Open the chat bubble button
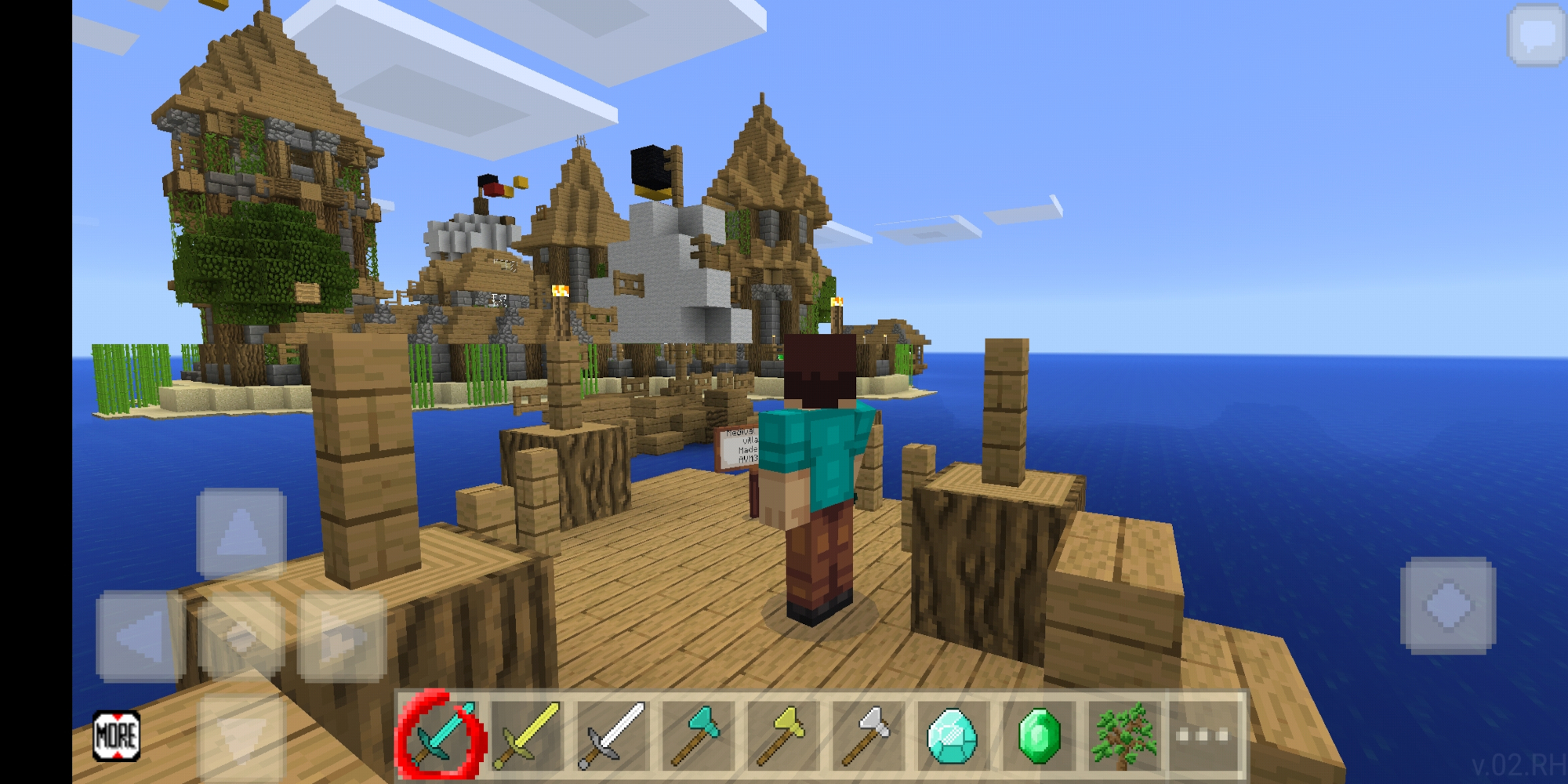The width and height of the screenshot is (1568, 784). pyautogui.click(x=1536, y=35)
